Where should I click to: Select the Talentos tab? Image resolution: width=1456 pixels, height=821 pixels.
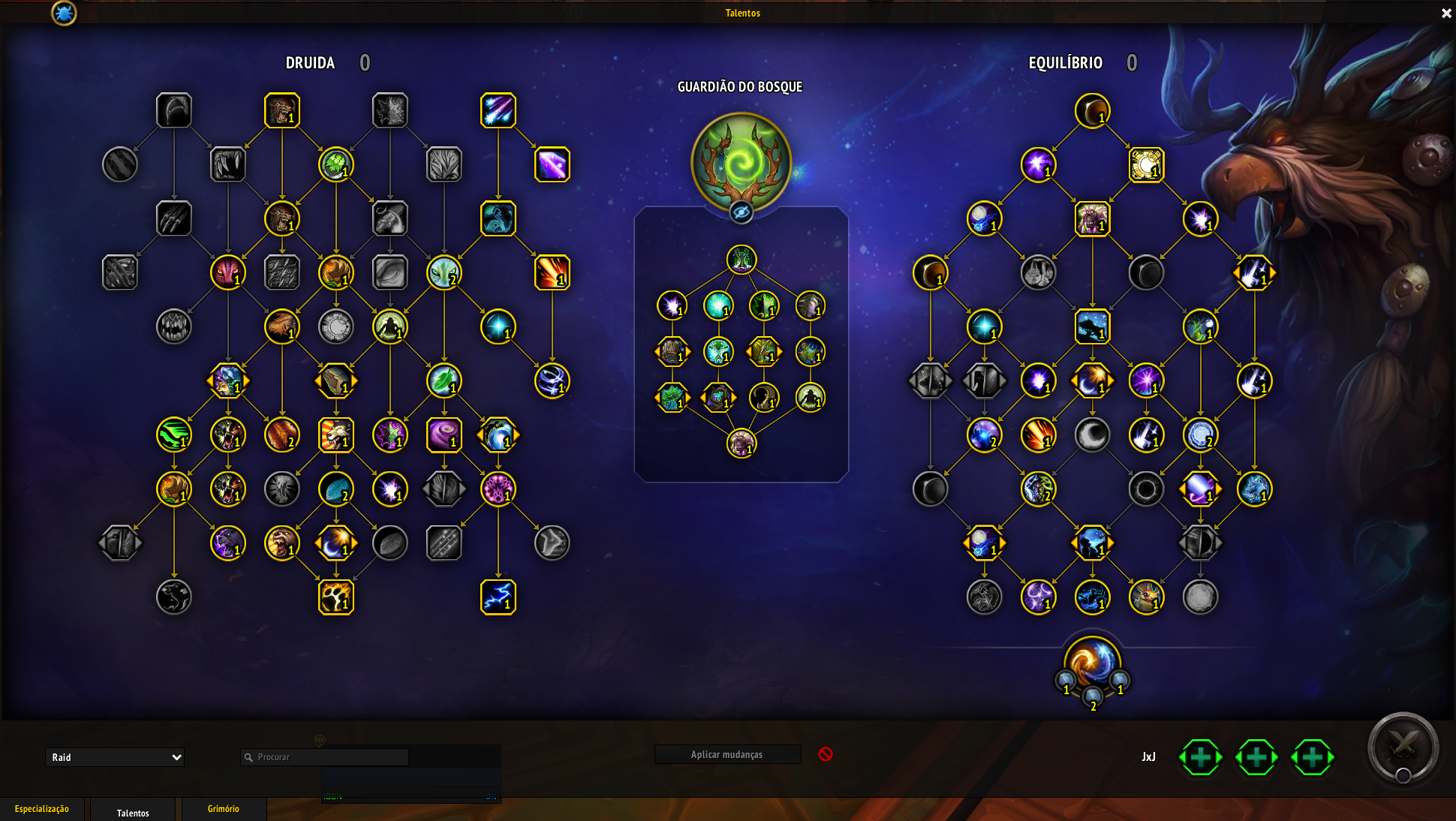click(133, 813)
